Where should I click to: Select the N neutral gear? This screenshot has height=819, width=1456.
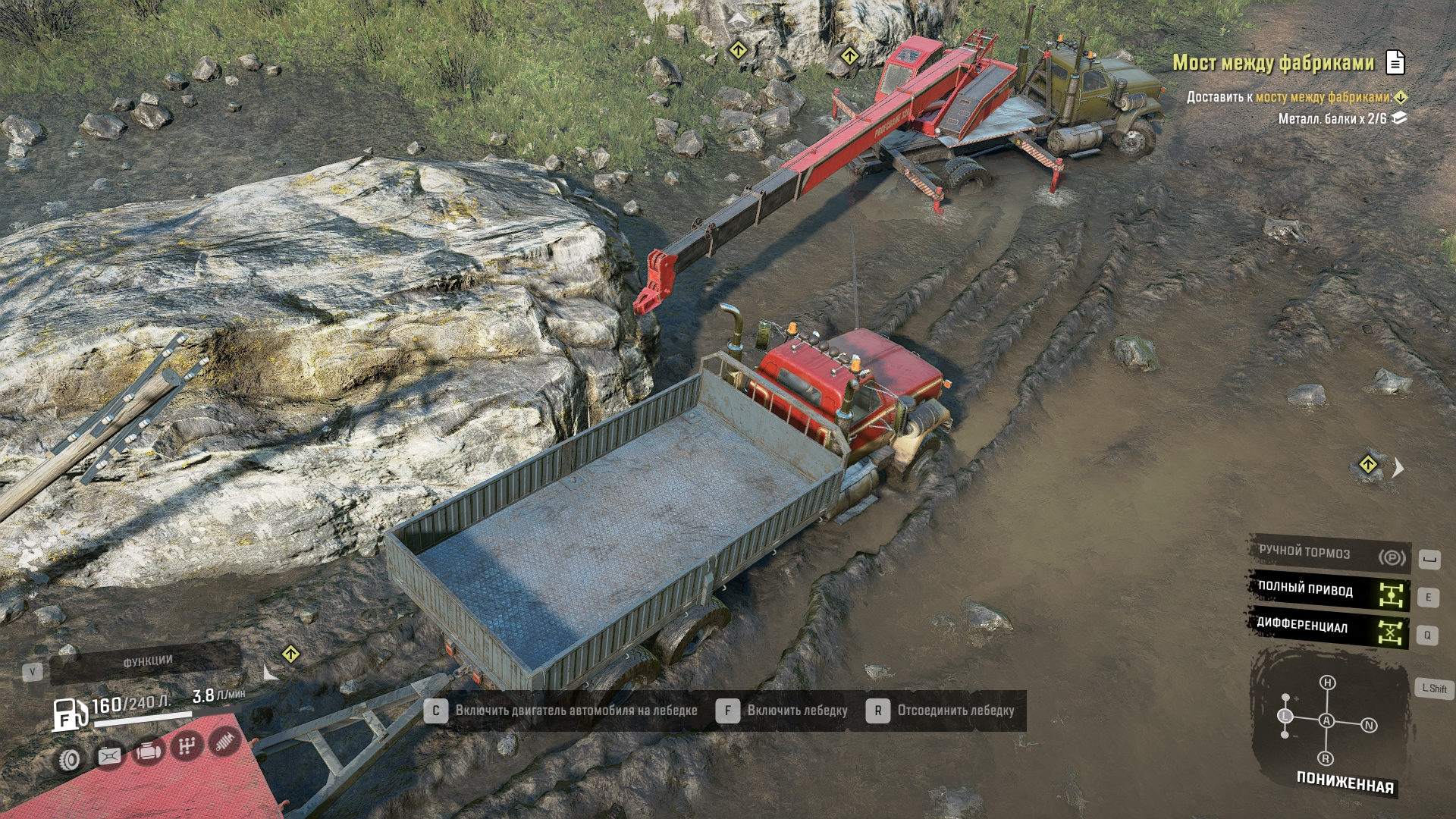tap(1369, 726)
